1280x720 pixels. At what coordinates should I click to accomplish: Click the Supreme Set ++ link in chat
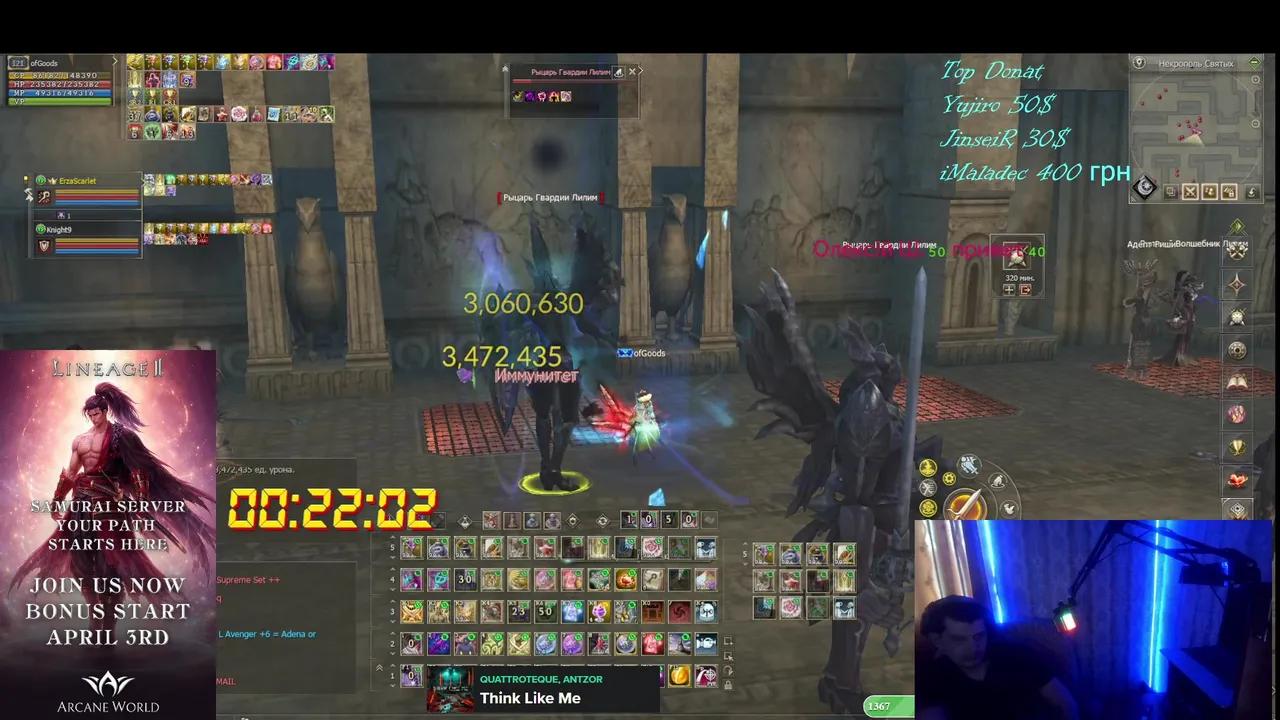point(248,579)
